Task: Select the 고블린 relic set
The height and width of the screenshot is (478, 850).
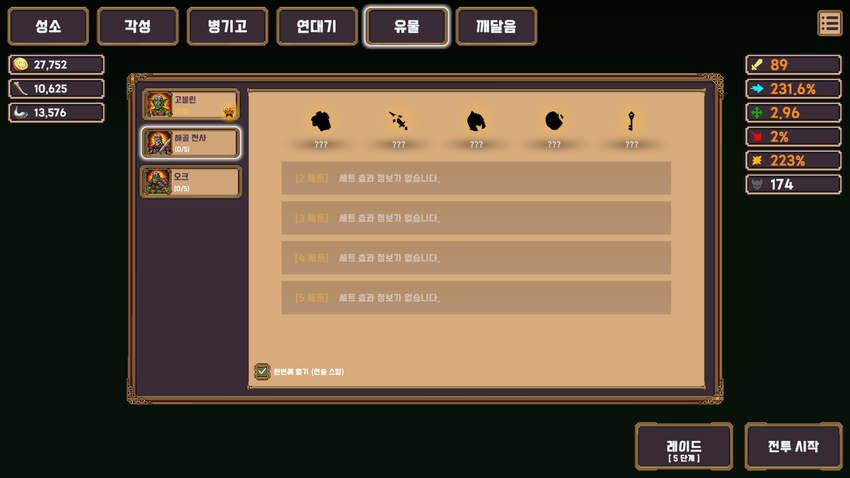Action: click(x=191, y=105)
